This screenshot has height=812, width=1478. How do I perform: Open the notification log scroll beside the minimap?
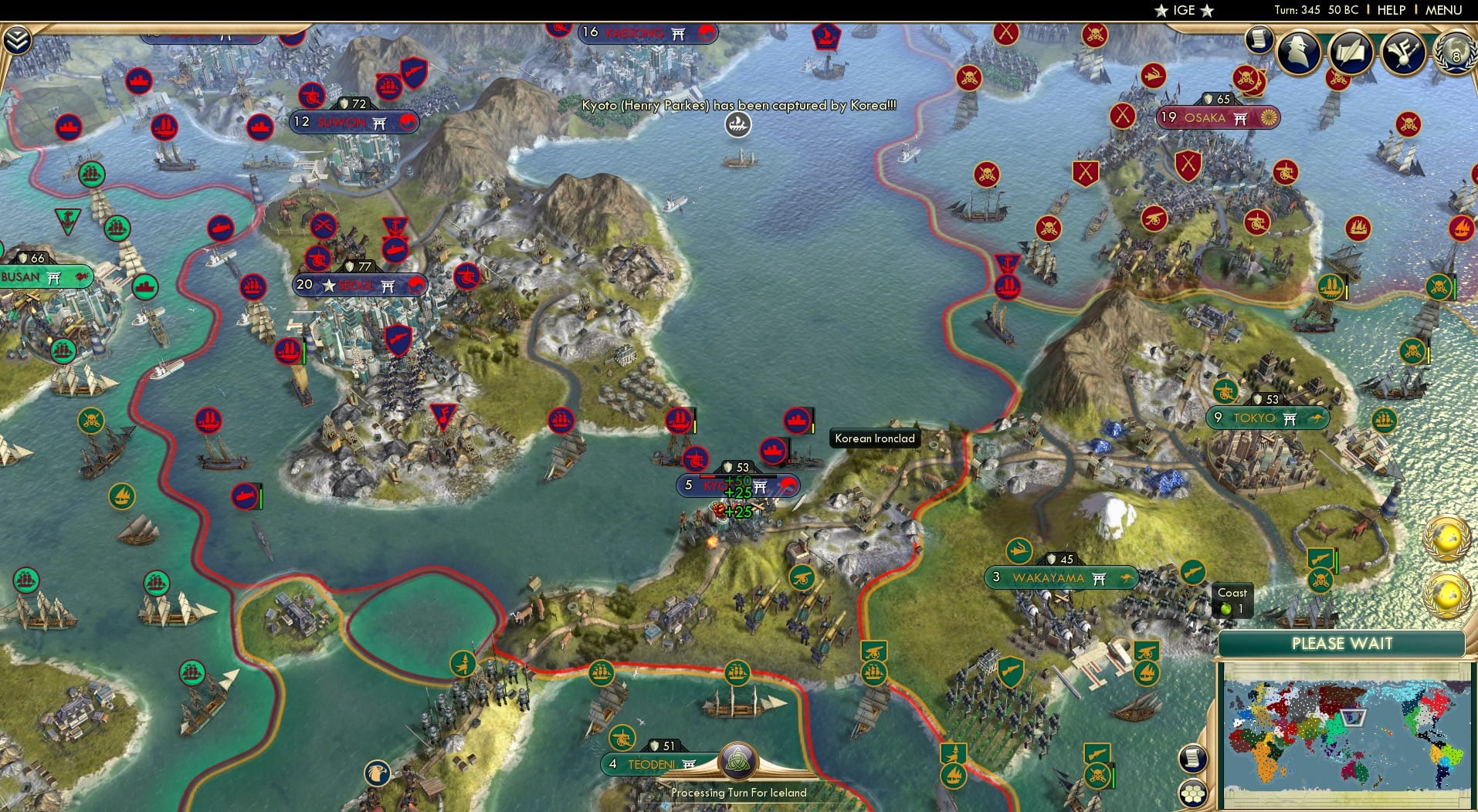click(1192, 758)
